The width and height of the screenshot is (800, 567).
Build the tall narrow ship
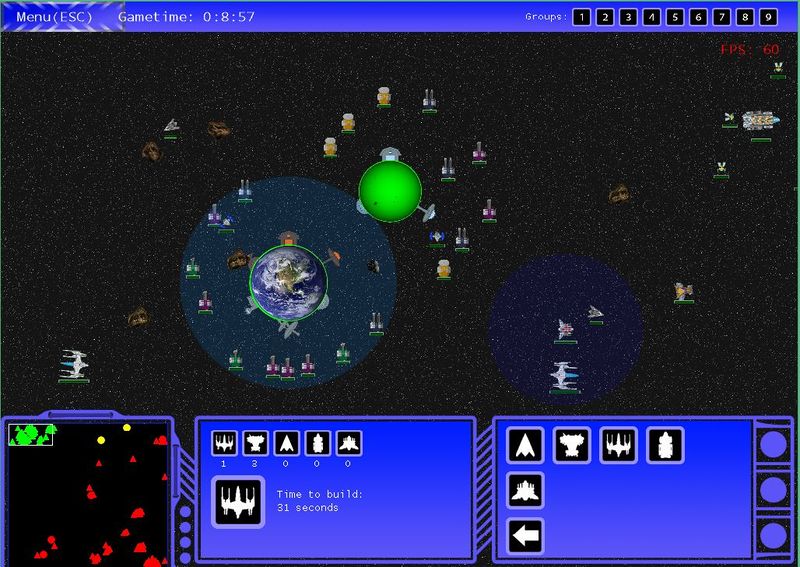pyautogui.click(x=665, y=444)
